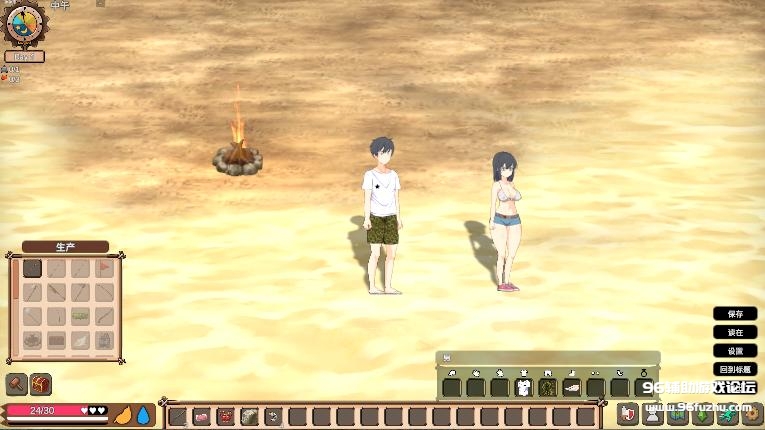Click the 生产 production panel header
765x430 pixels.
pos(65,247)
